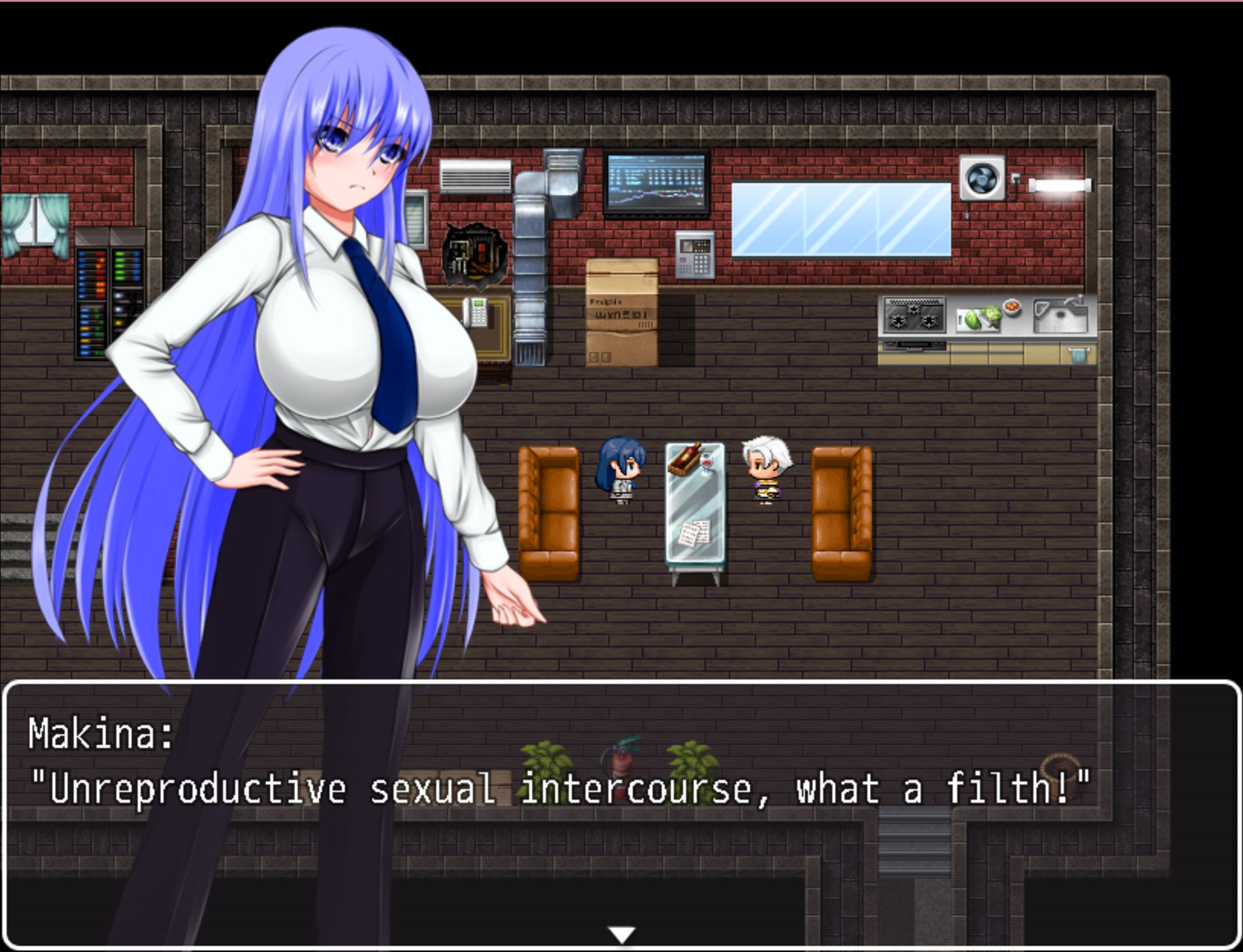
Task: Select the cardboard box beside the duct
Action: [x=621, y=317]
